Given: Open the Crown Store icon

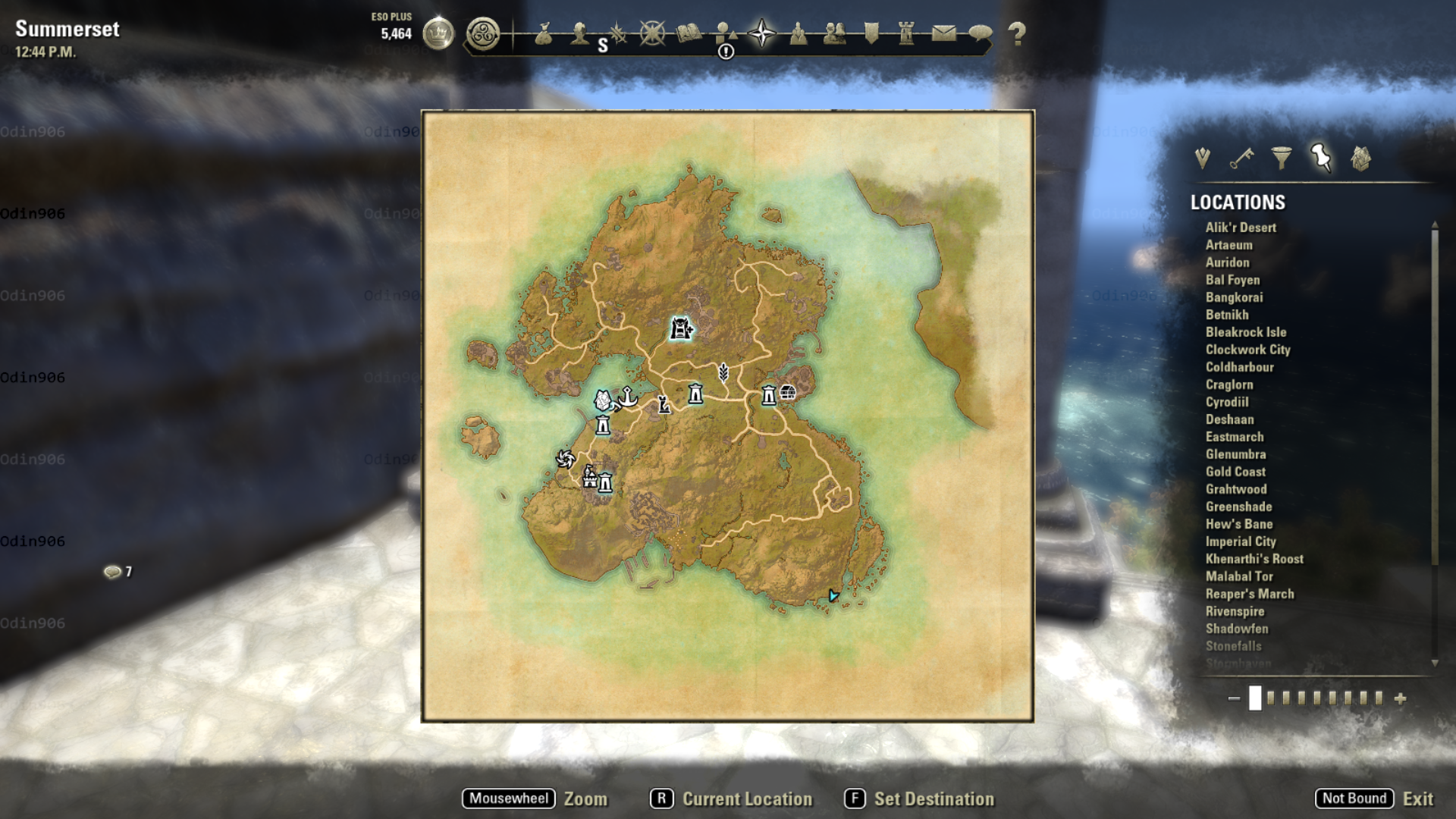Looking at the screenshot, I should [x=438, y=33].
